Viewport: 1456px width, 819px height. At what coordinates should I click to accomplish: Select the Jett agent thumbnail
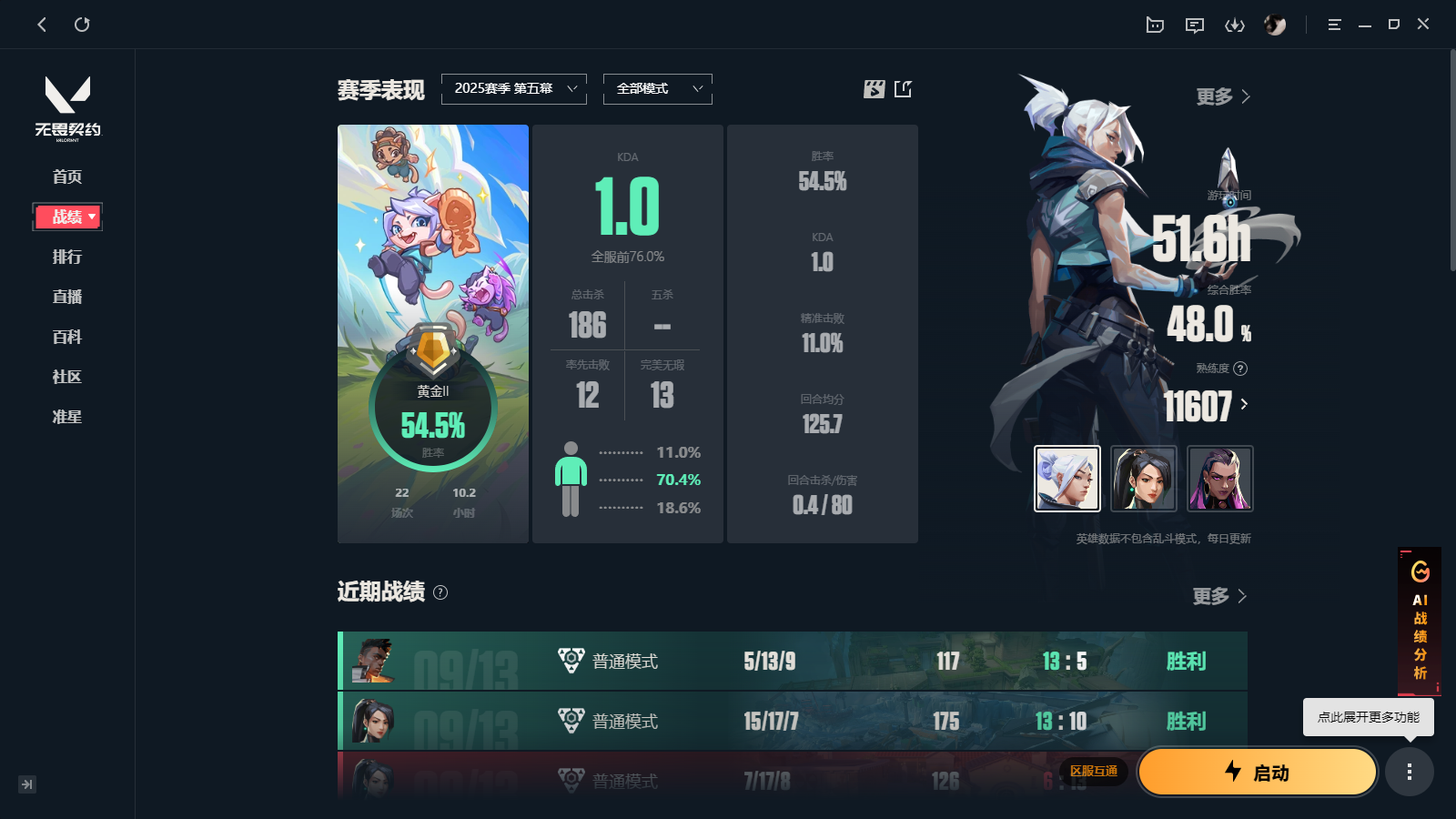point(1067,479)
